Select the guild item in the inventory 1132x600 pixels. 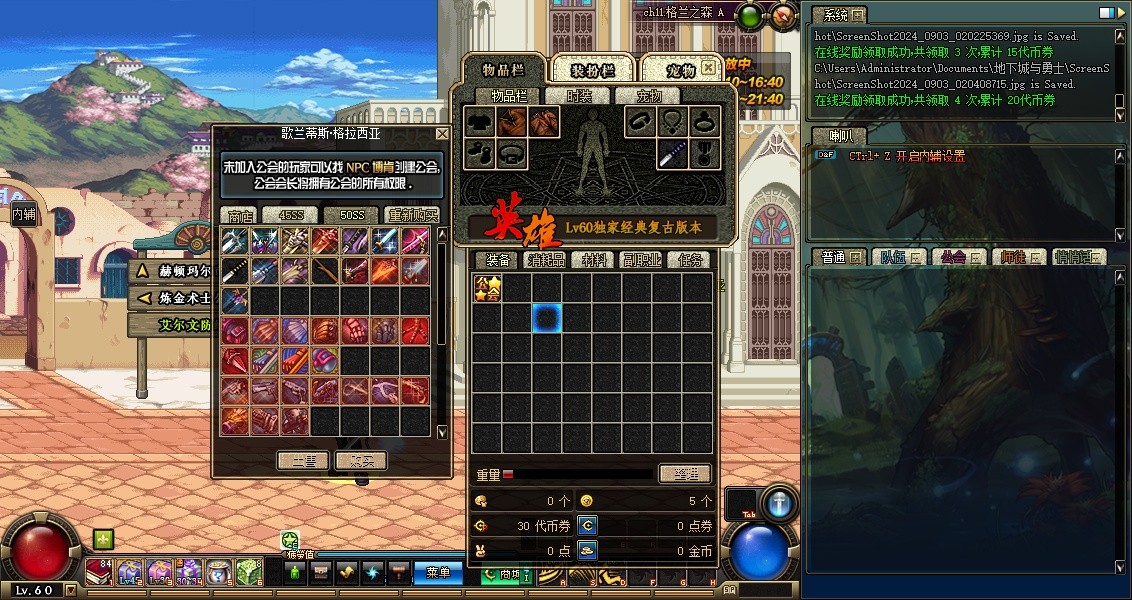pyautogui.click(x=487, y=289)
